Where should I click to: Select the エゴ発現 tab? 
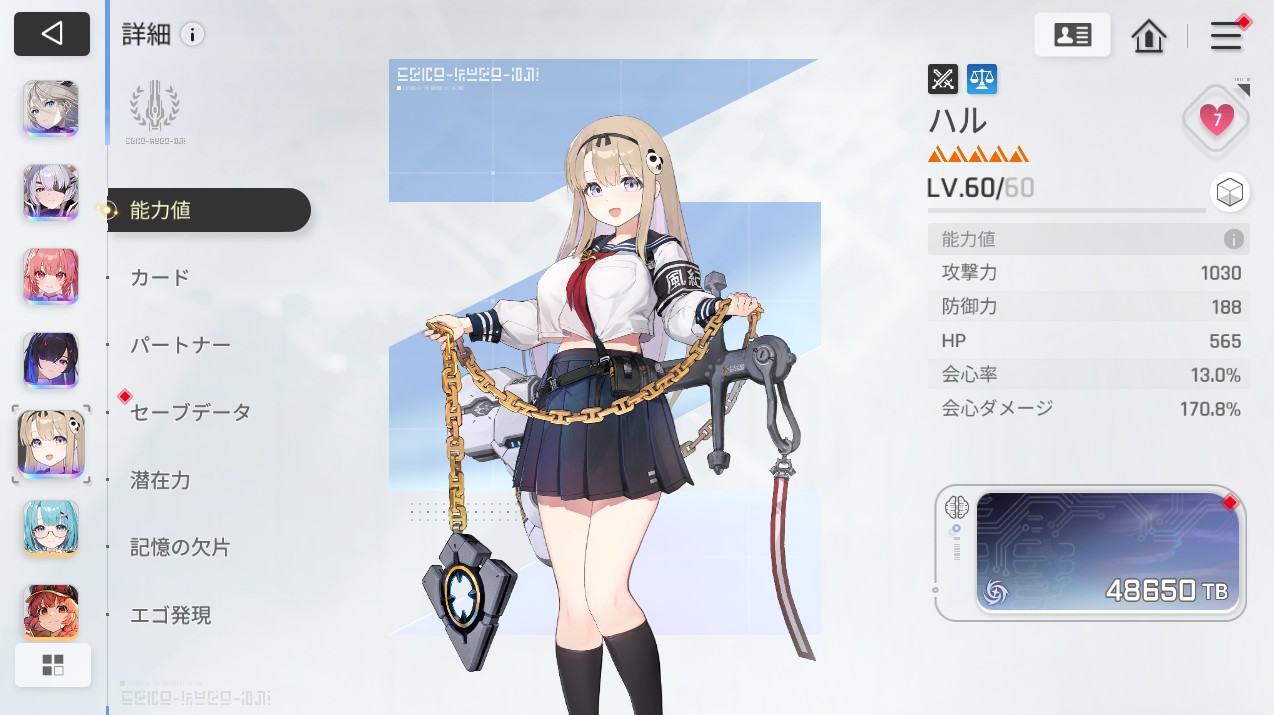[171, 615]
